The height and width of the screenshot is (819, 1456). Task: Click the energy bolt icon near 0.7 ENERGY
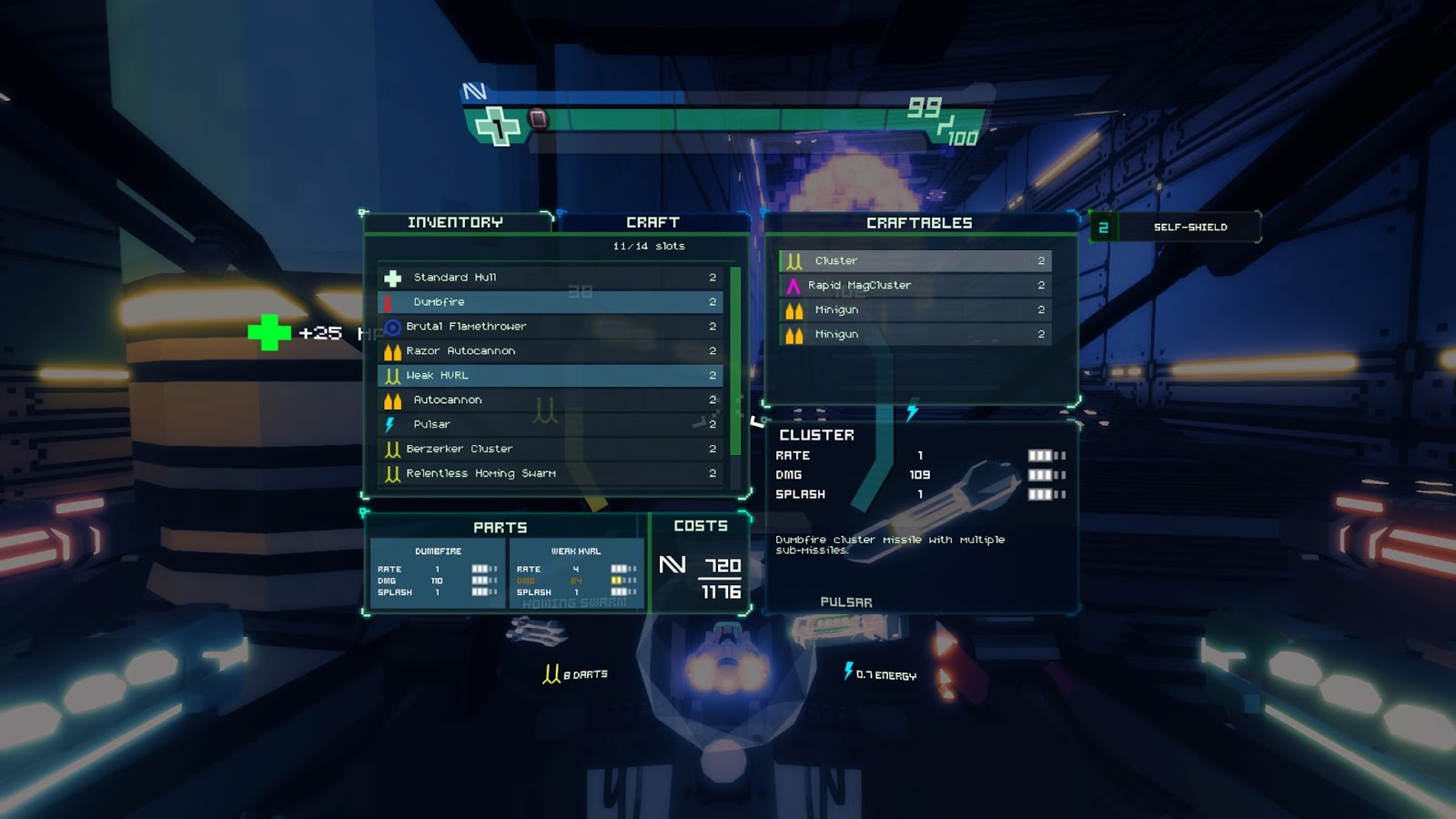(x=849, y=672)
